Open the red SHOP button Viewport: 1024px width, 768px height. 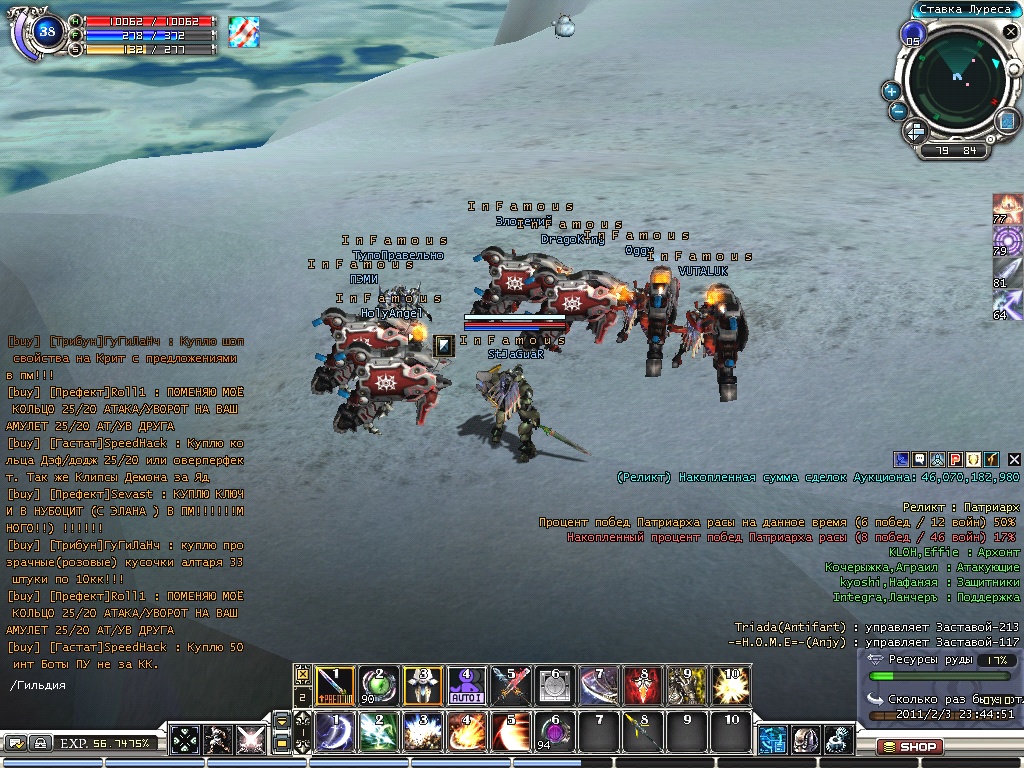point(910,746)
